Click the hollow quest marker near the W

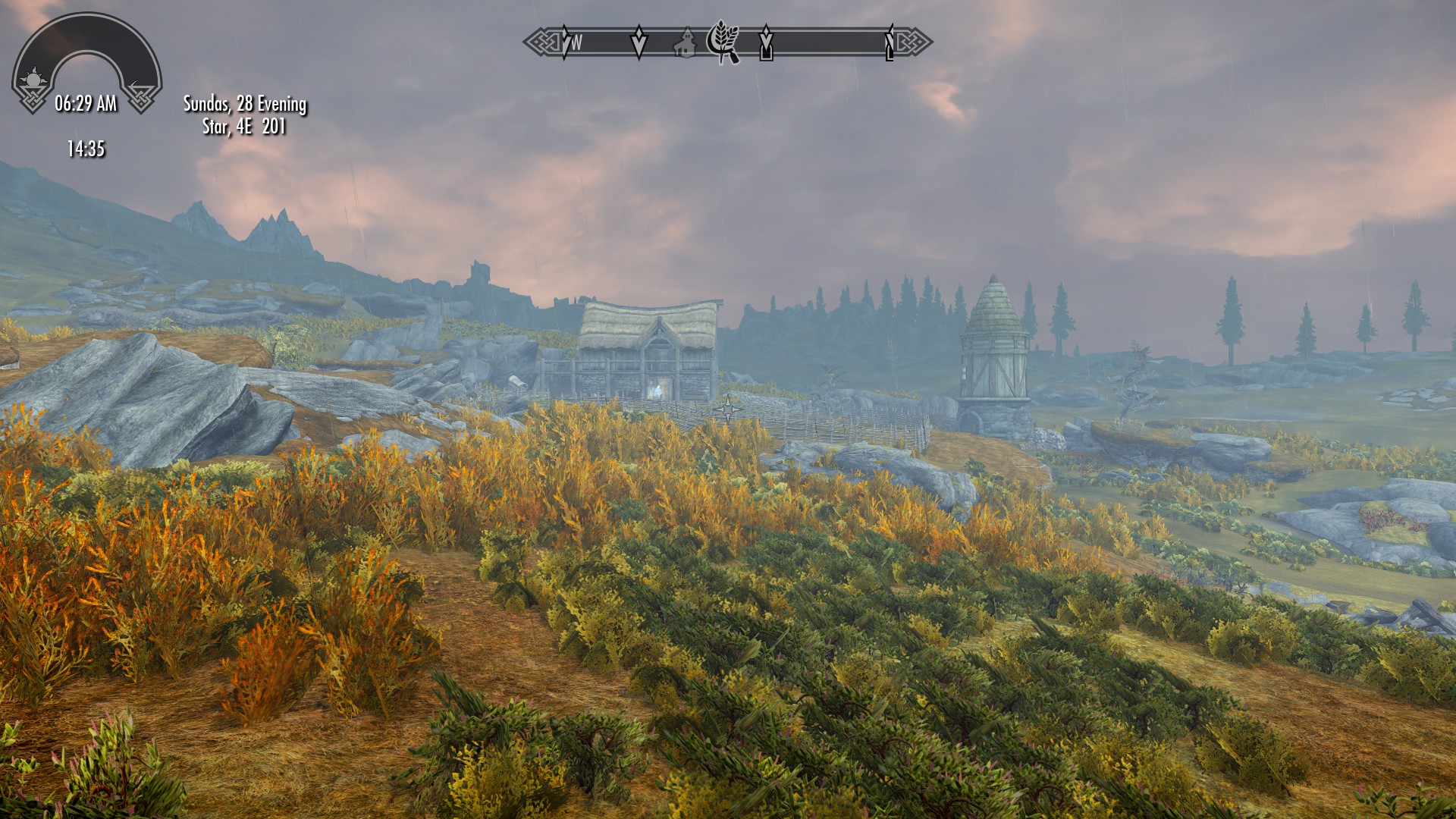[x=639, y=42]
